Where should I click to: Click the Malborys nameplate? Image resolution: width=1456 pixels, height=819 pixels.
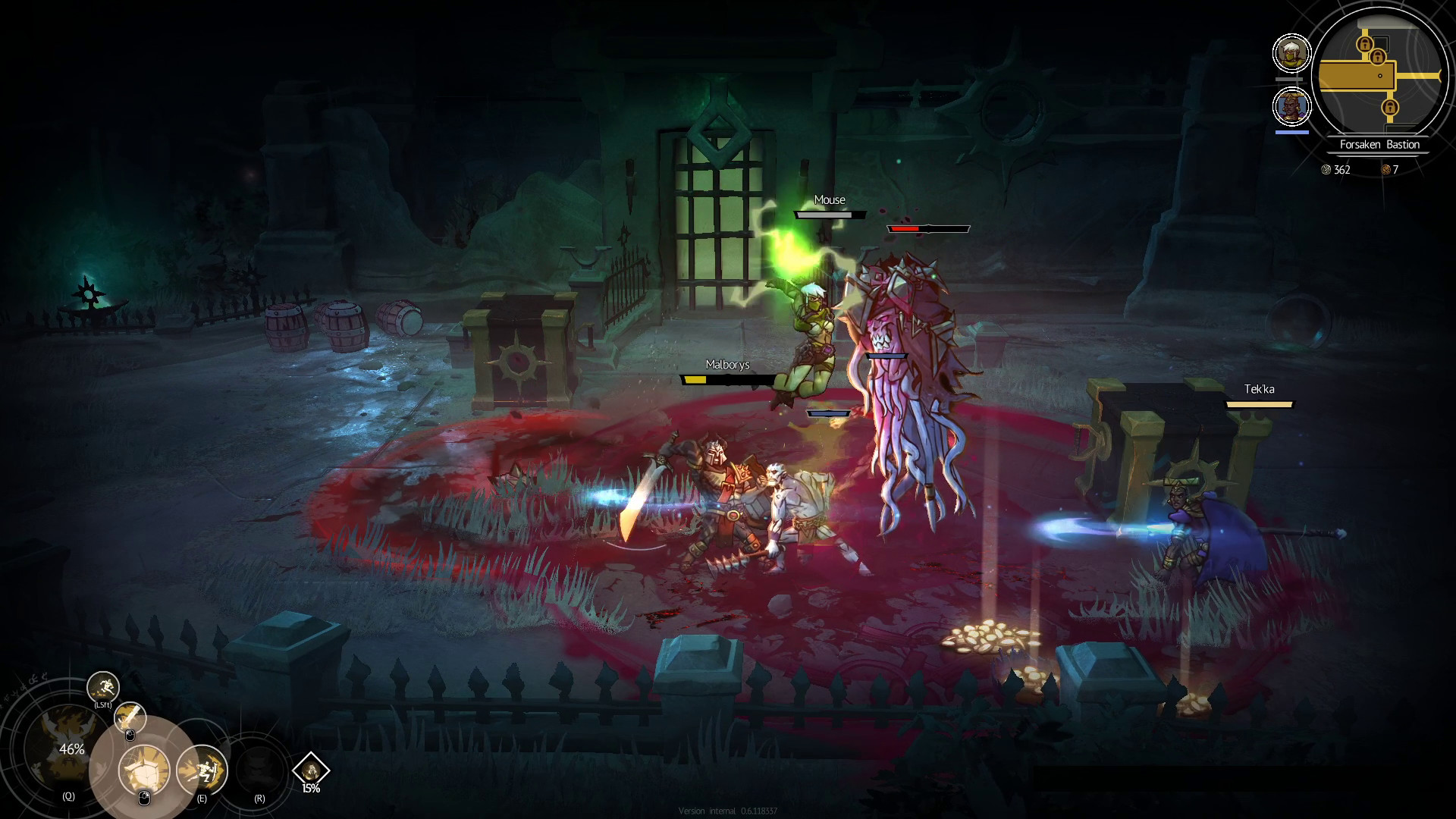pyautogui.click(x=726, y=365)
